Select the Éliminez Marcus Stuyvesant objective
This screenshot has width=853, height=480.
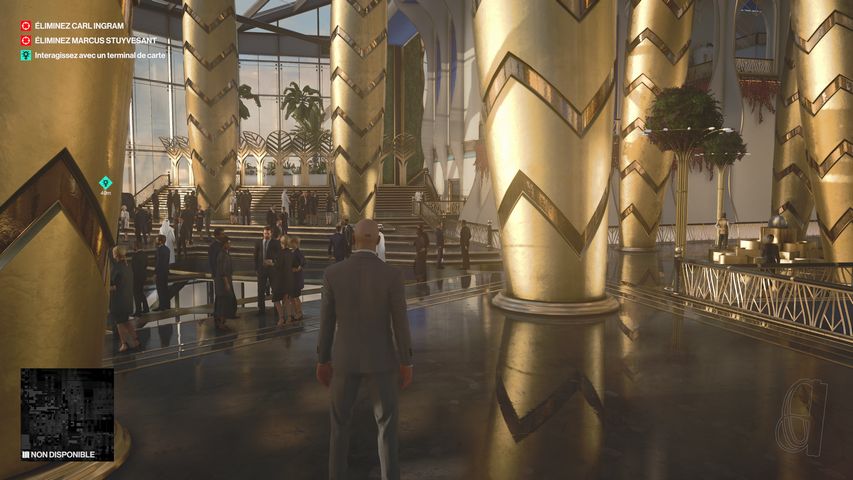[95, 40]
